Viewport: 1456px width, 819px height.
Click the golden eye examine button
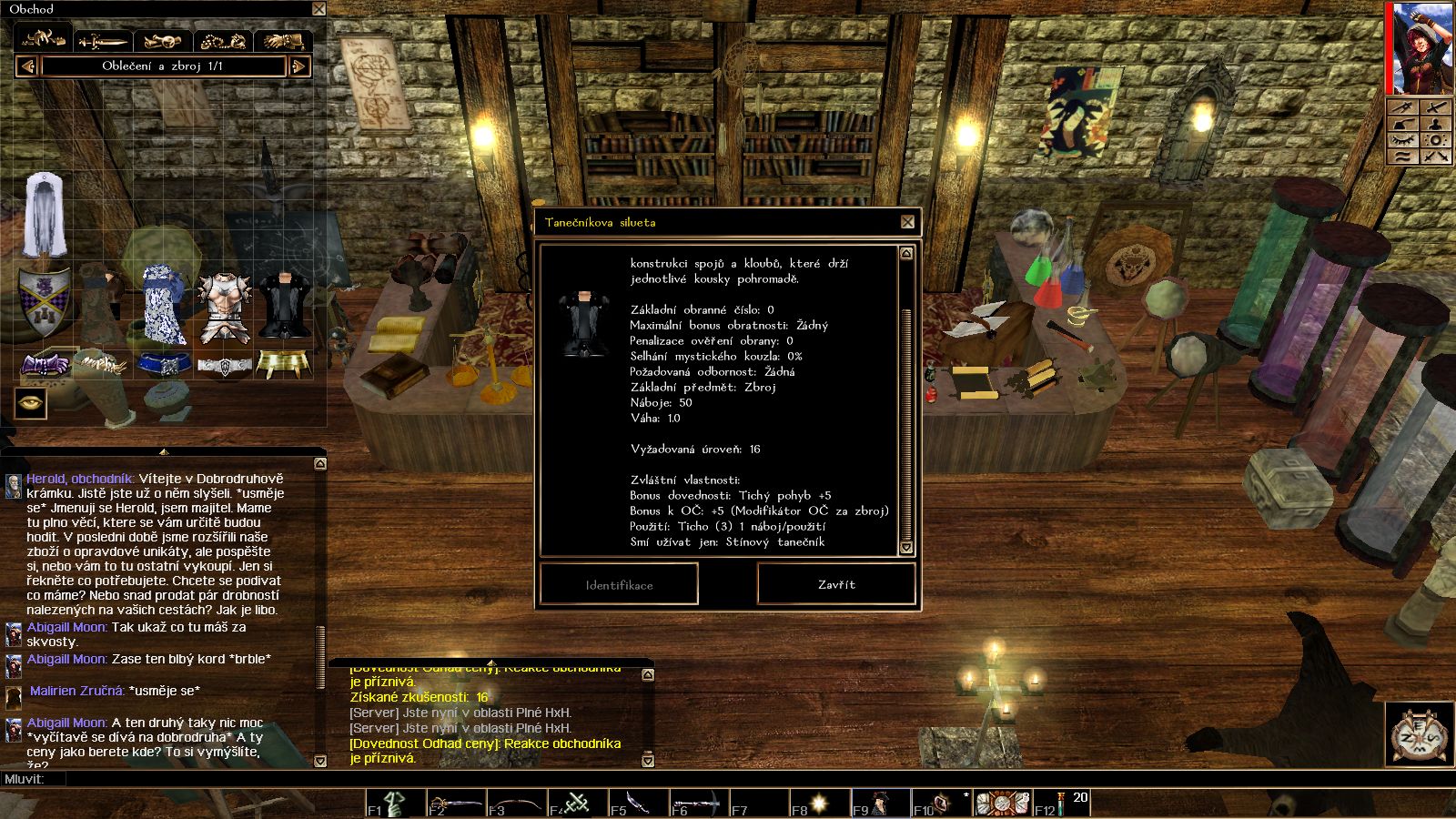coord(30,402)
